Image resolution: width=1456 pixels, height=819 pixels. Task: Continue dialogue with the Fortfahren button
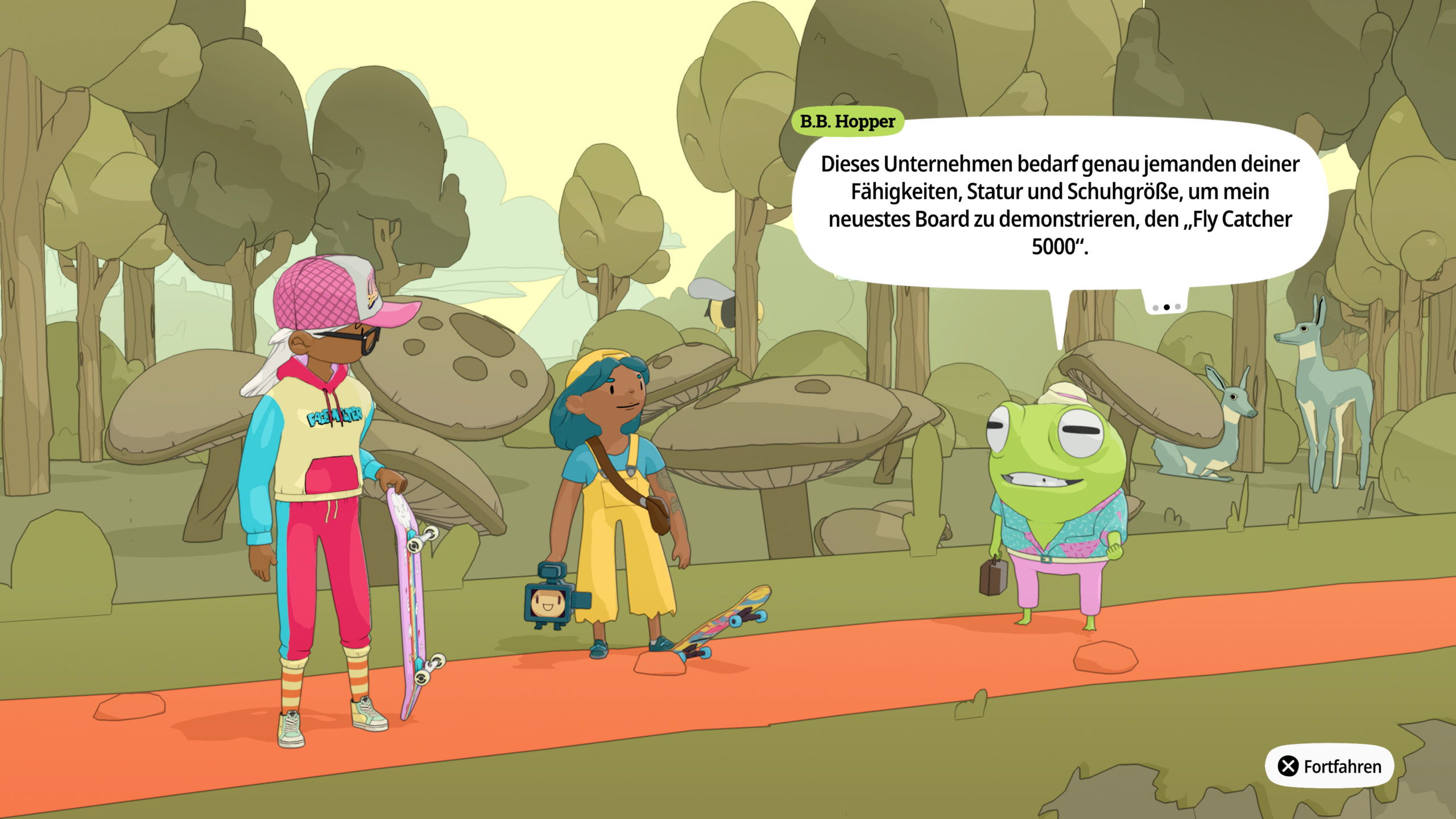(1329, 766)
